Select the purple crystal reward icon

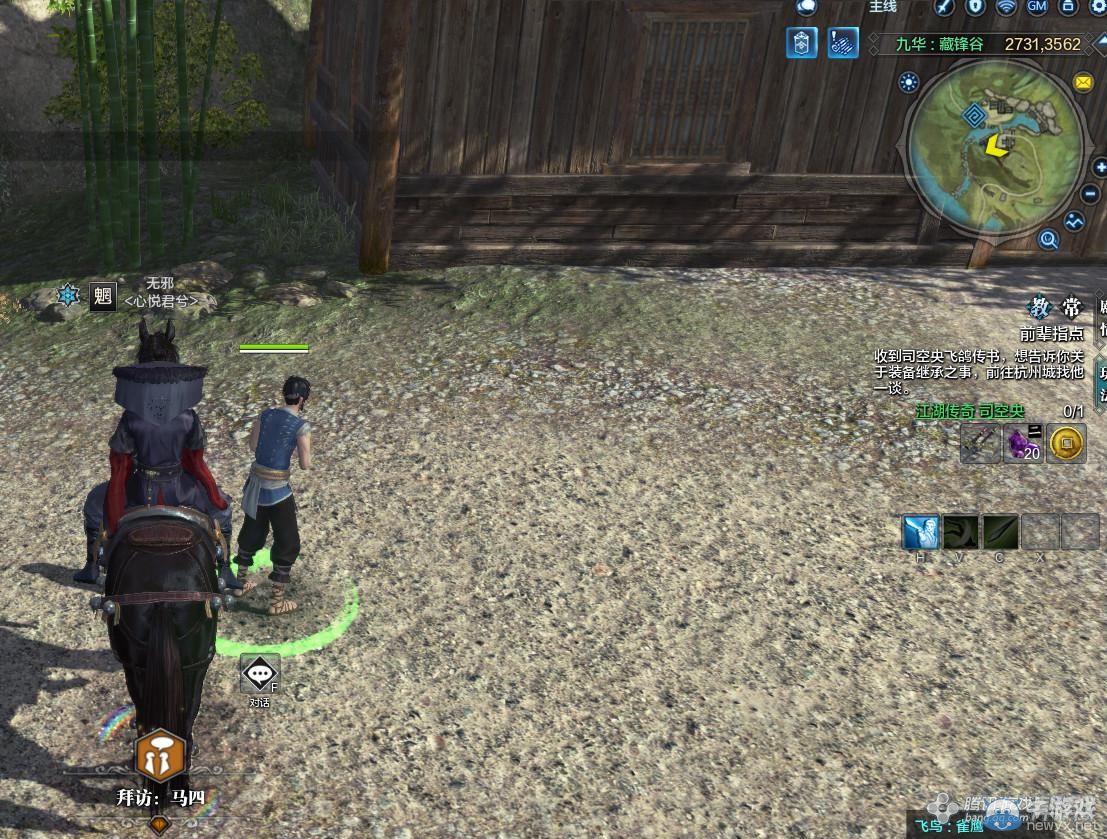(x=1023, y=443)
